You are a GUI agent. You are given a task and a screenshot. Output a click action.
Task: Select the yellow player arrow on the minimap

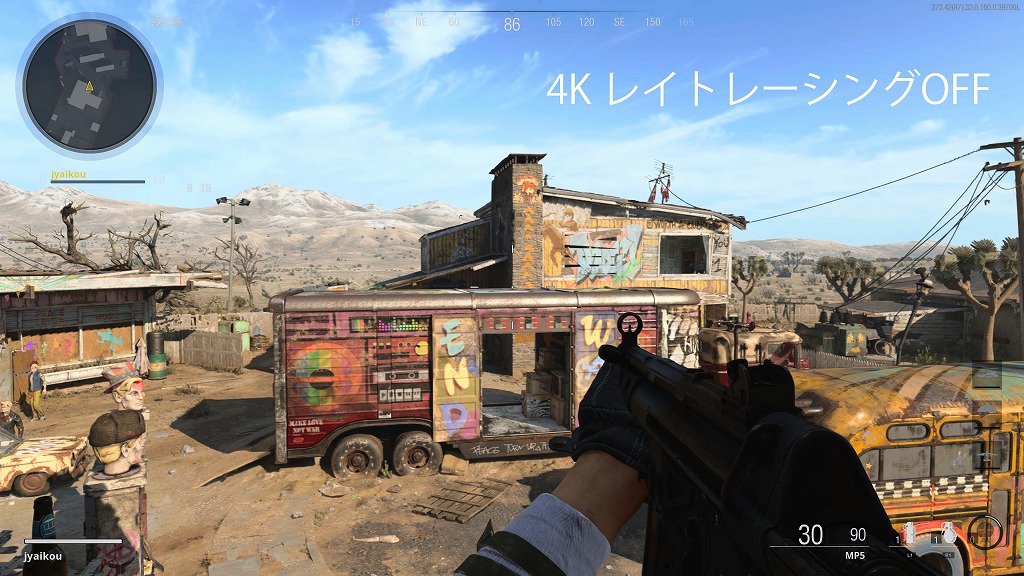point(90,87)
